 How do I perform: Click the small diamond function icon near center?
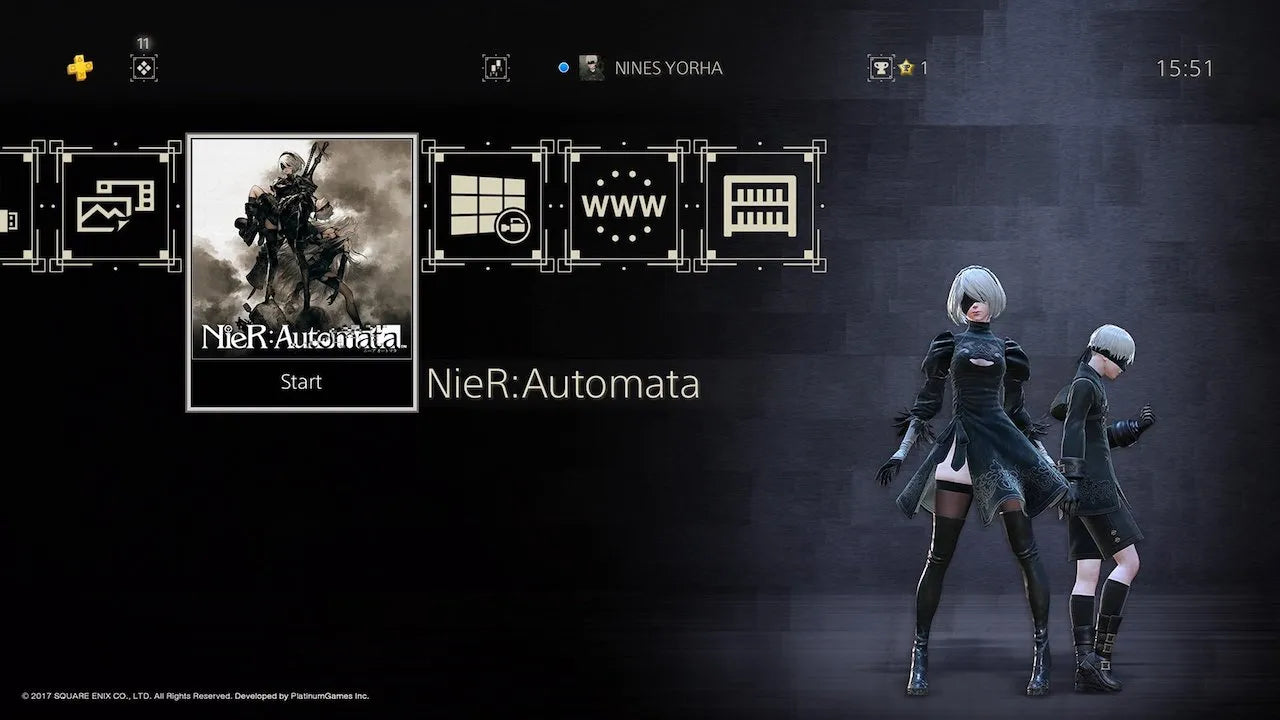495,67
